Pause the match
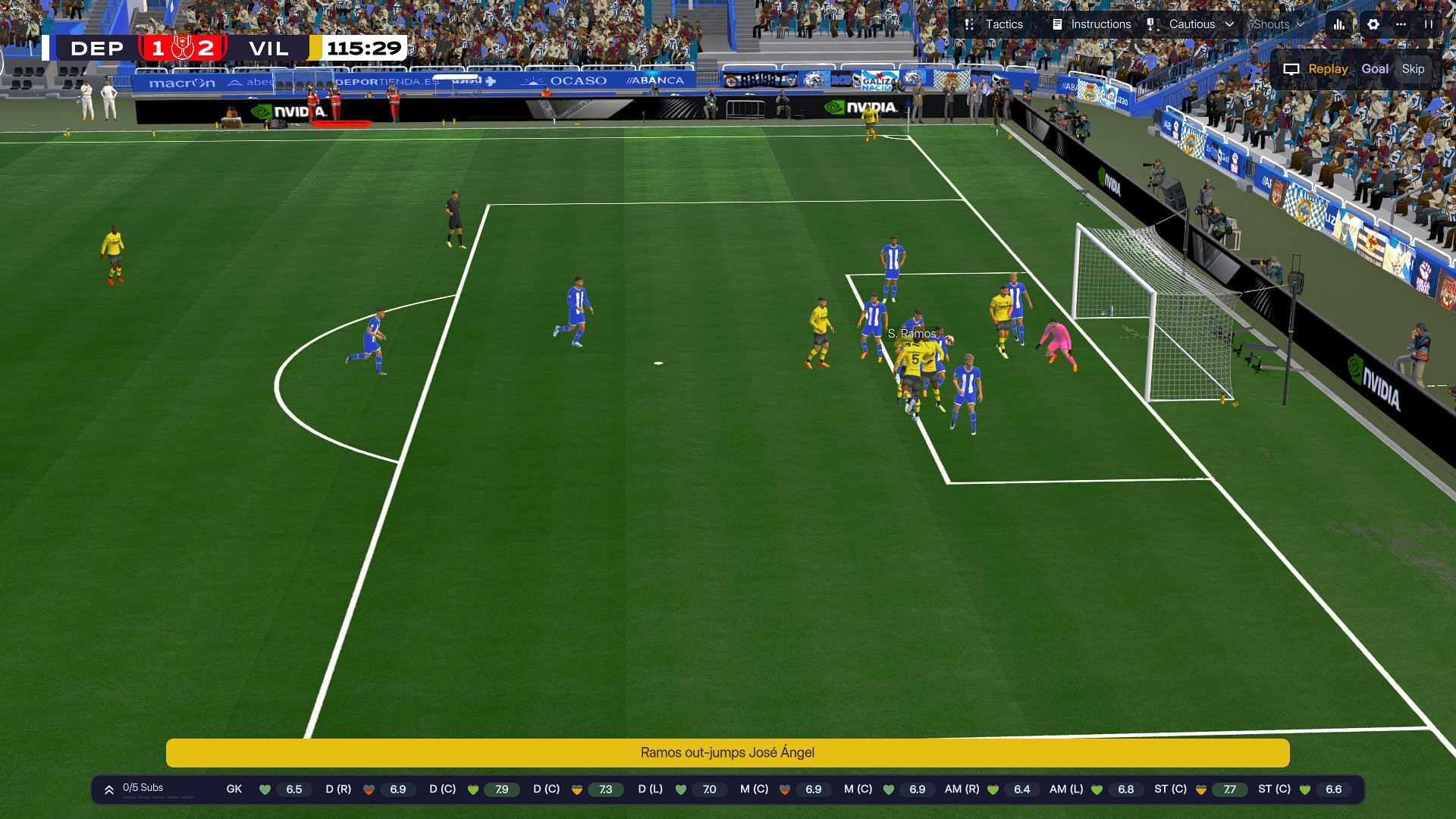This screenshot has height=819, width=1456. 1429,24
